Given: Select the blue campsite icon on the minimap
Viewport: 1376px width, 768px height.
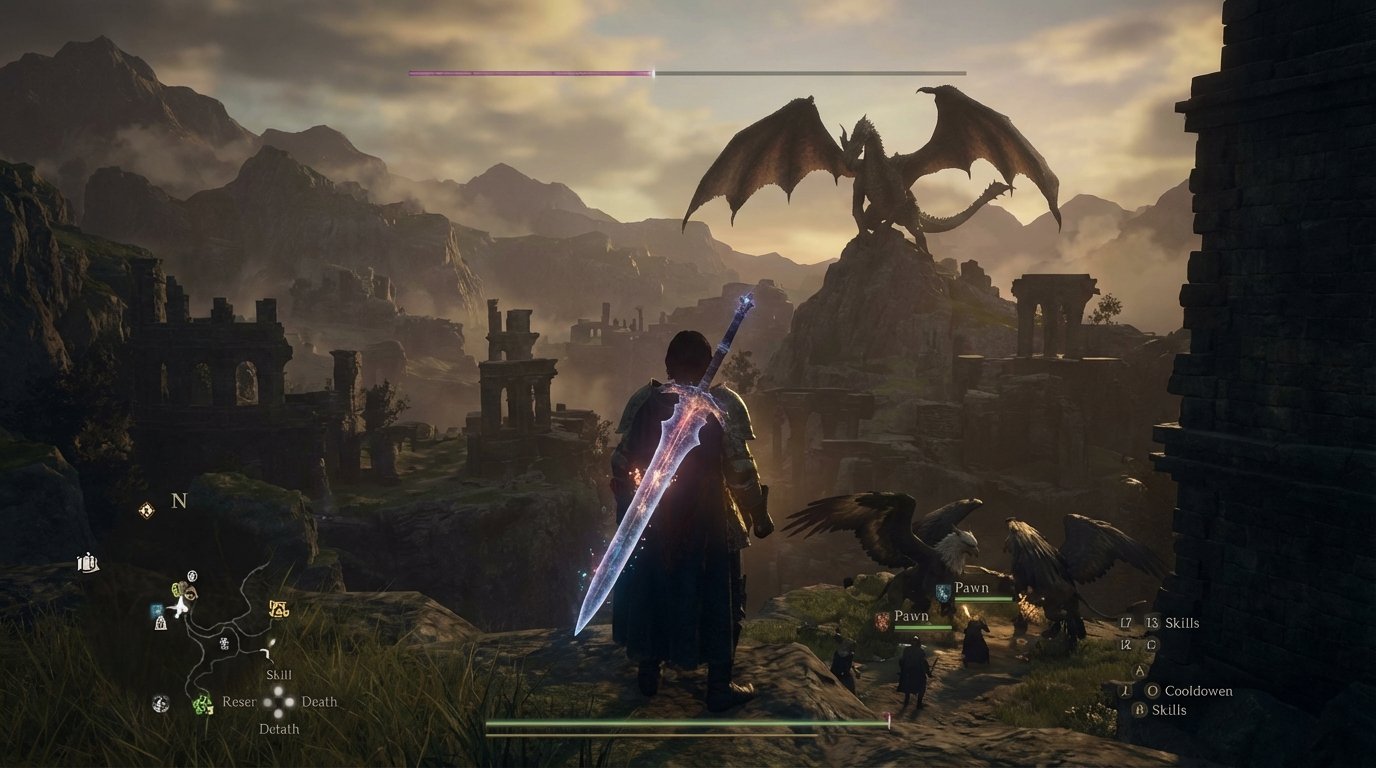Looking at the screenshot, I should pyautogui.click(x=155, y=609).
